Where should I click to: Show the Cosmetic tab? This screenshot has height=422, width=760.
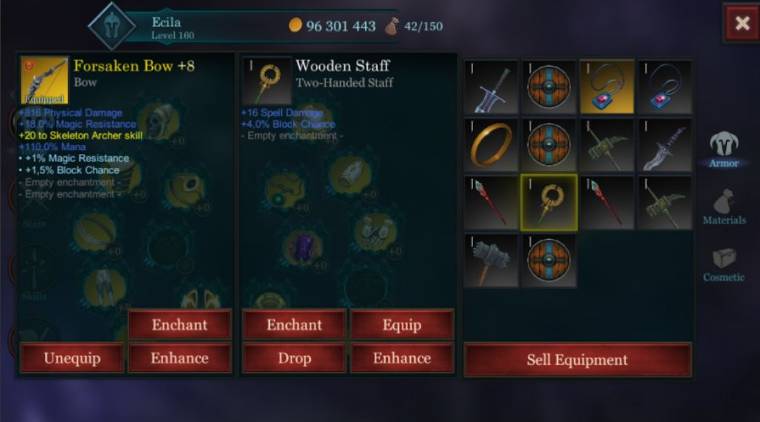click(724, 264)
